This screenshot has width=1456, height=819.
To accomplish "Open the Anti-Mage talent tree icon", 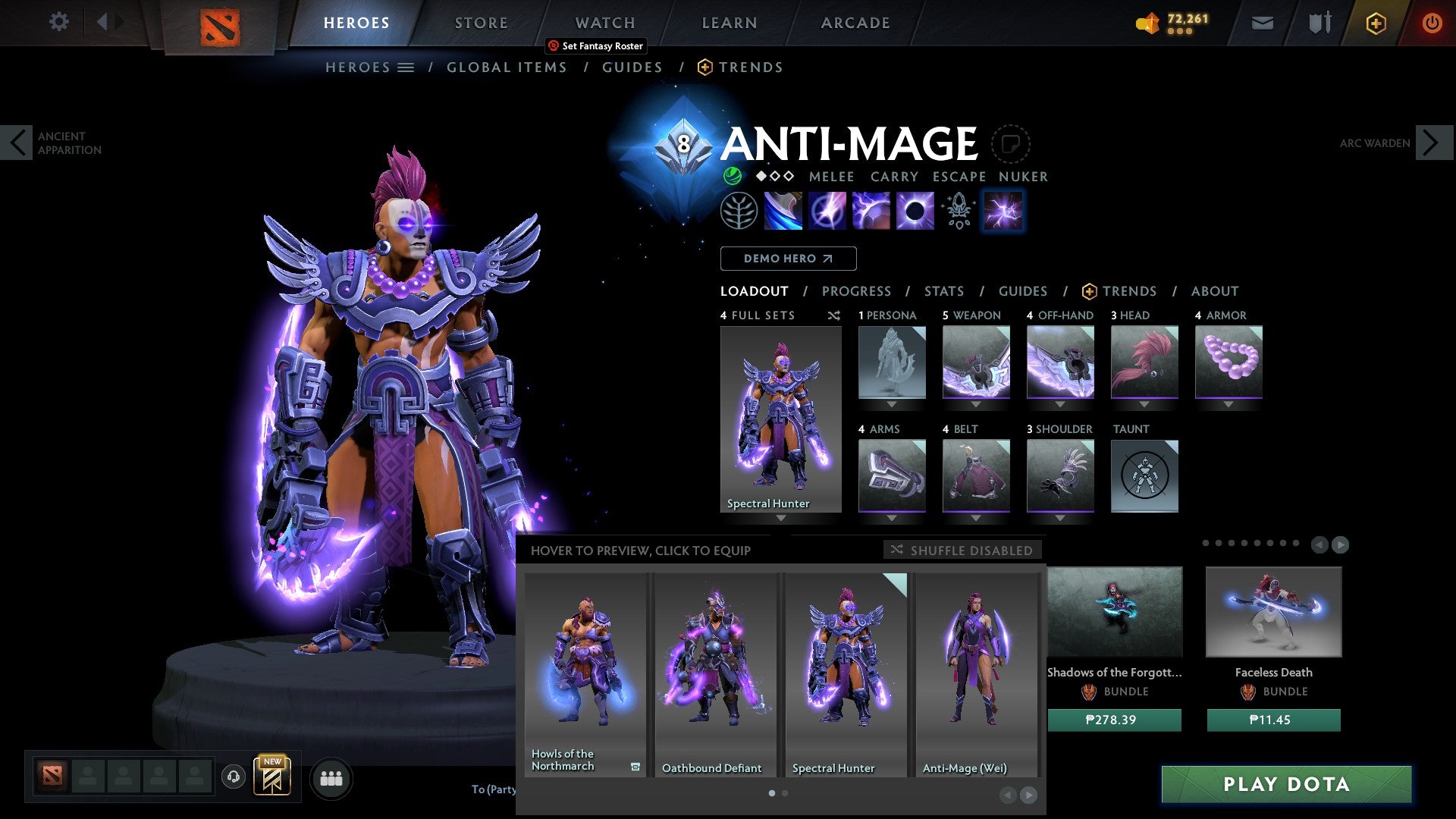I will tap(740, 211).
